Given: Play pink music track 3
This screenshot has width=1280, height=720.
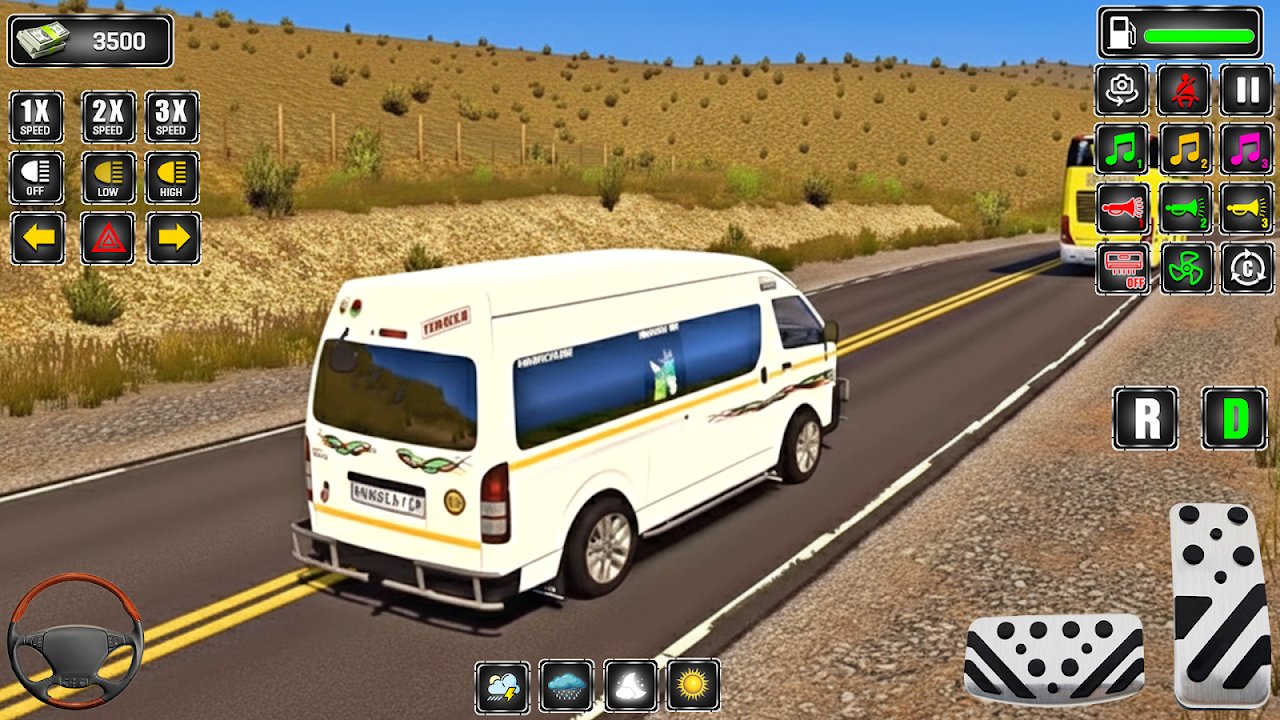Looking at the screenshot, I should click(x=1247, y=150).
